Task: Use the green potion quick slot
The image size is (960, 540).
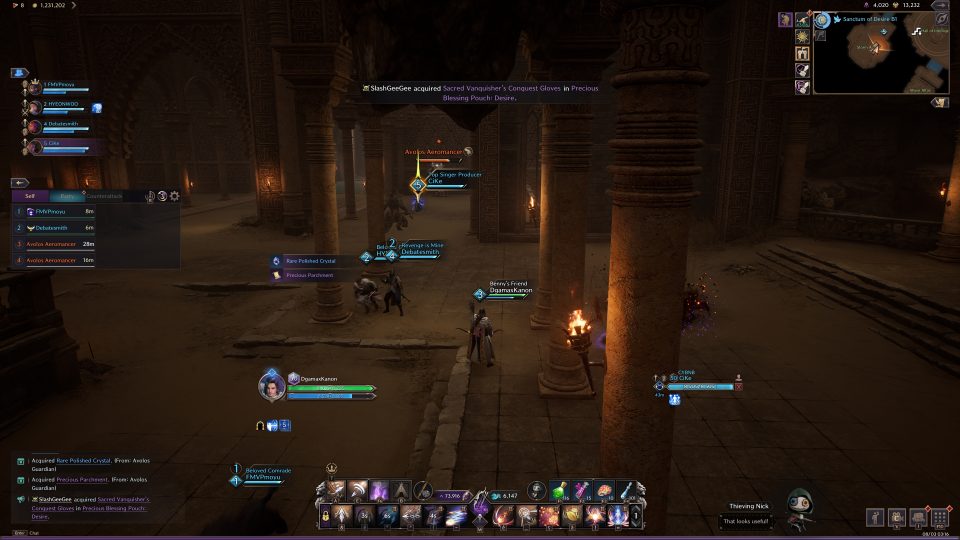Action: tap(558, 488)
